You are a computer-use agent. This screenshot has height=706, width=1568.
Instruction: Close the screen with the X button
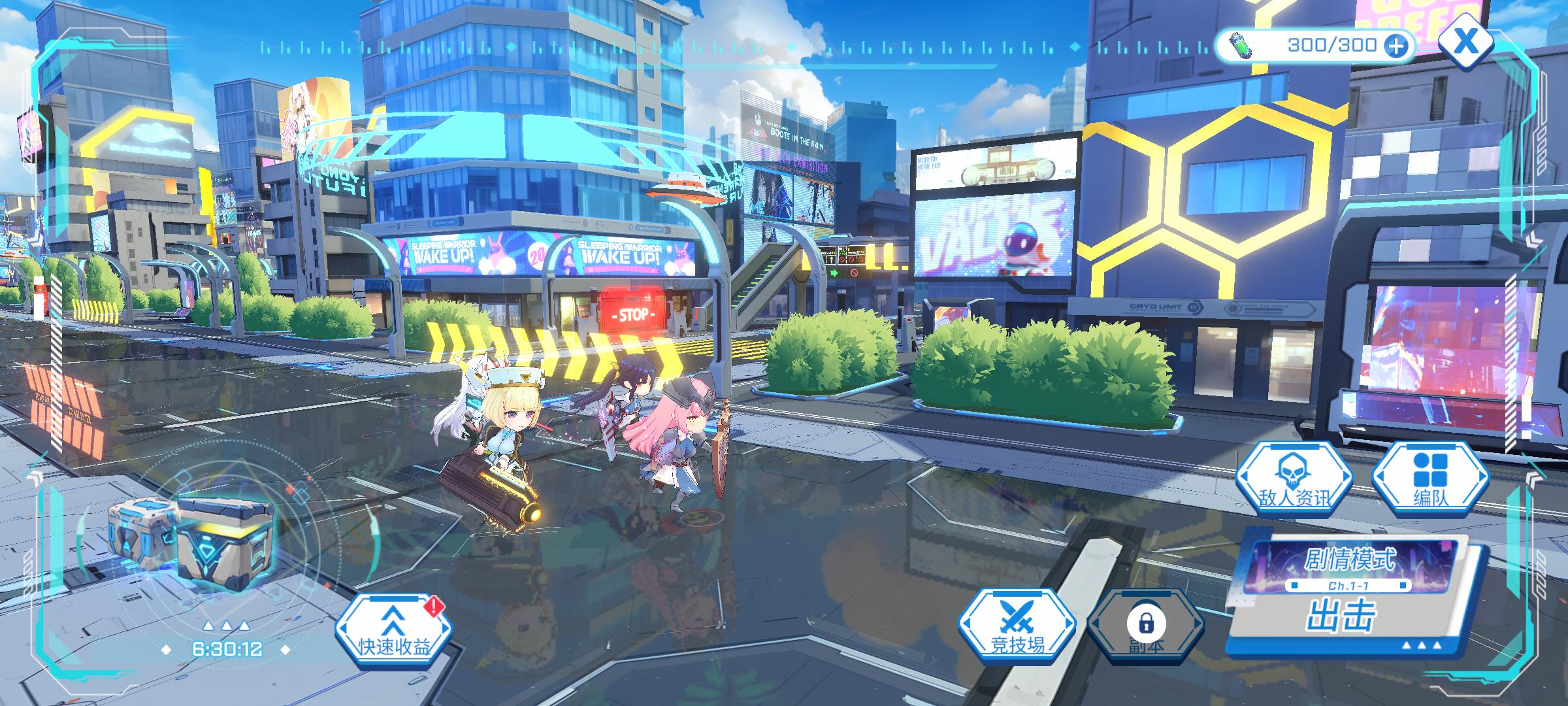click(x=1466, y=42)
